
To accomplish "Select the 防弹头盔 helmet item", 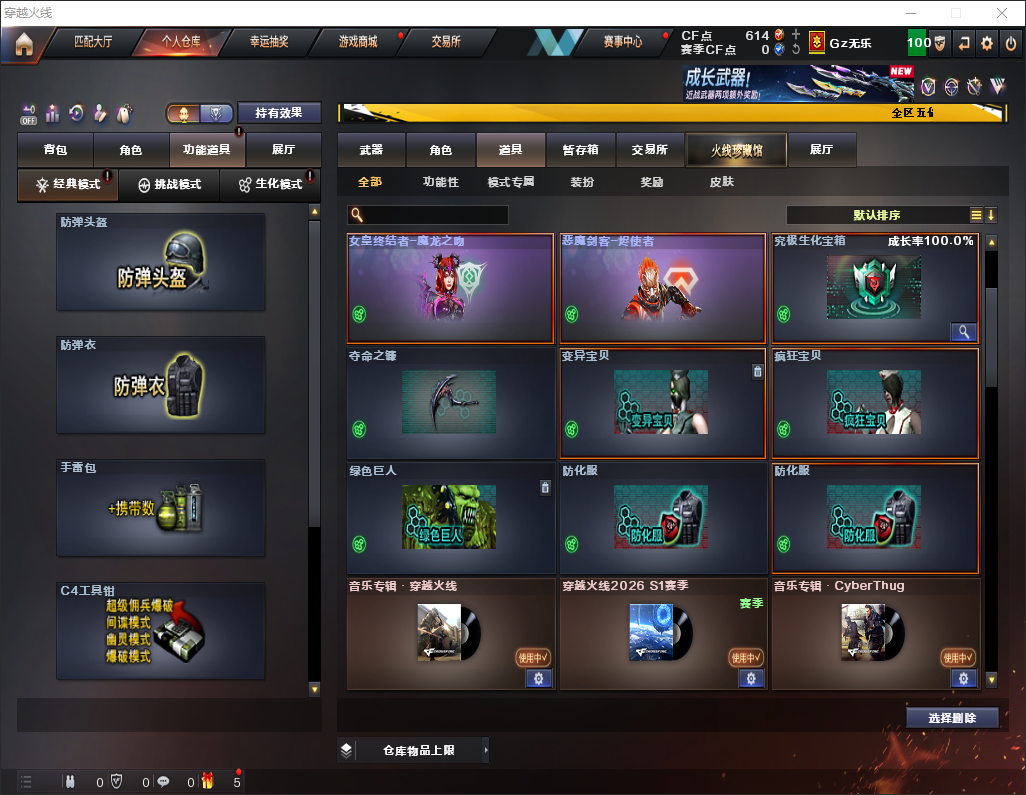I will pos(161,262).
